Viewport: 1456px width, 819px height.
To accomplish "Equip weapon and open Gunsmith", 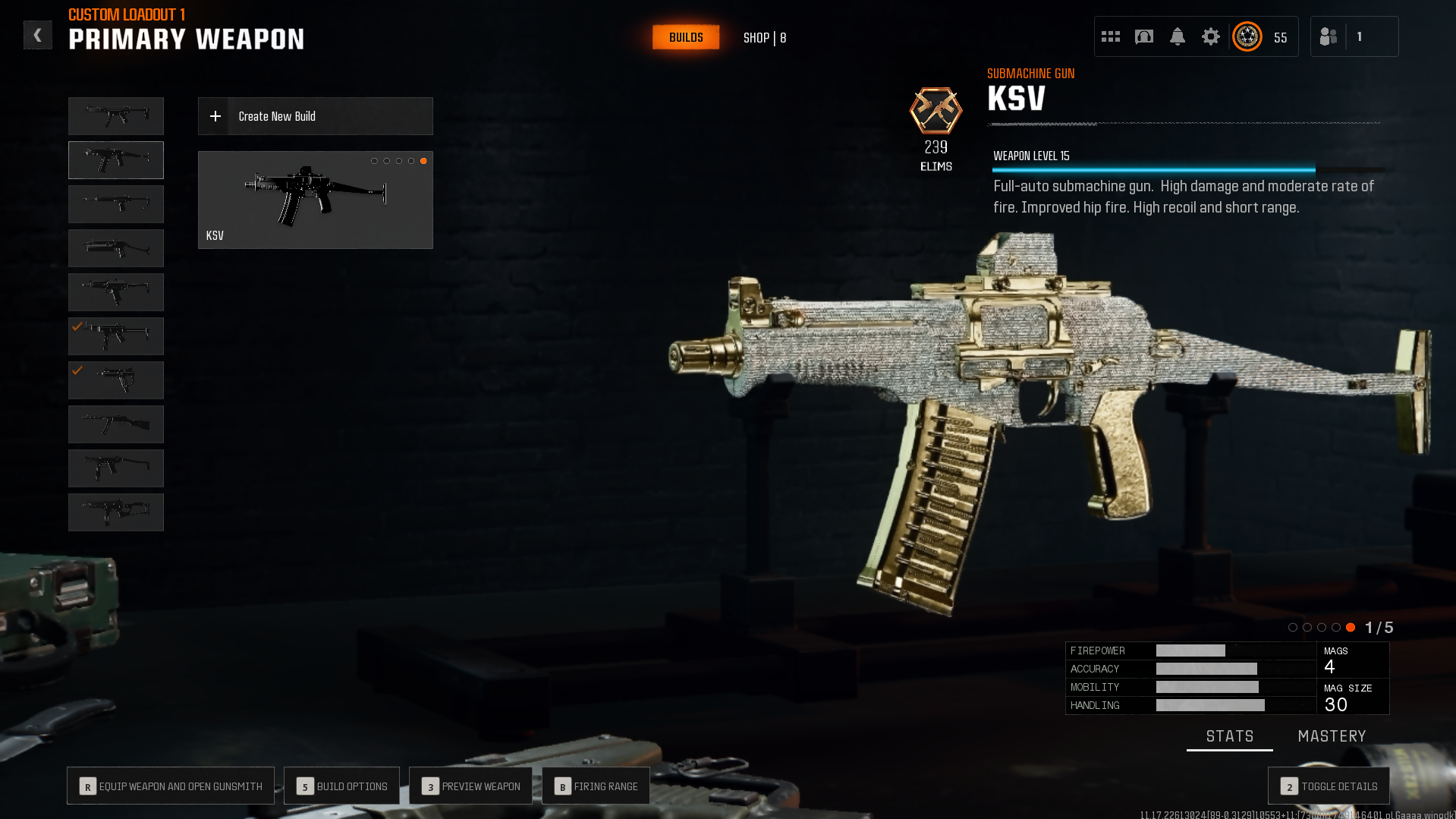I will [x=171, y=786].
